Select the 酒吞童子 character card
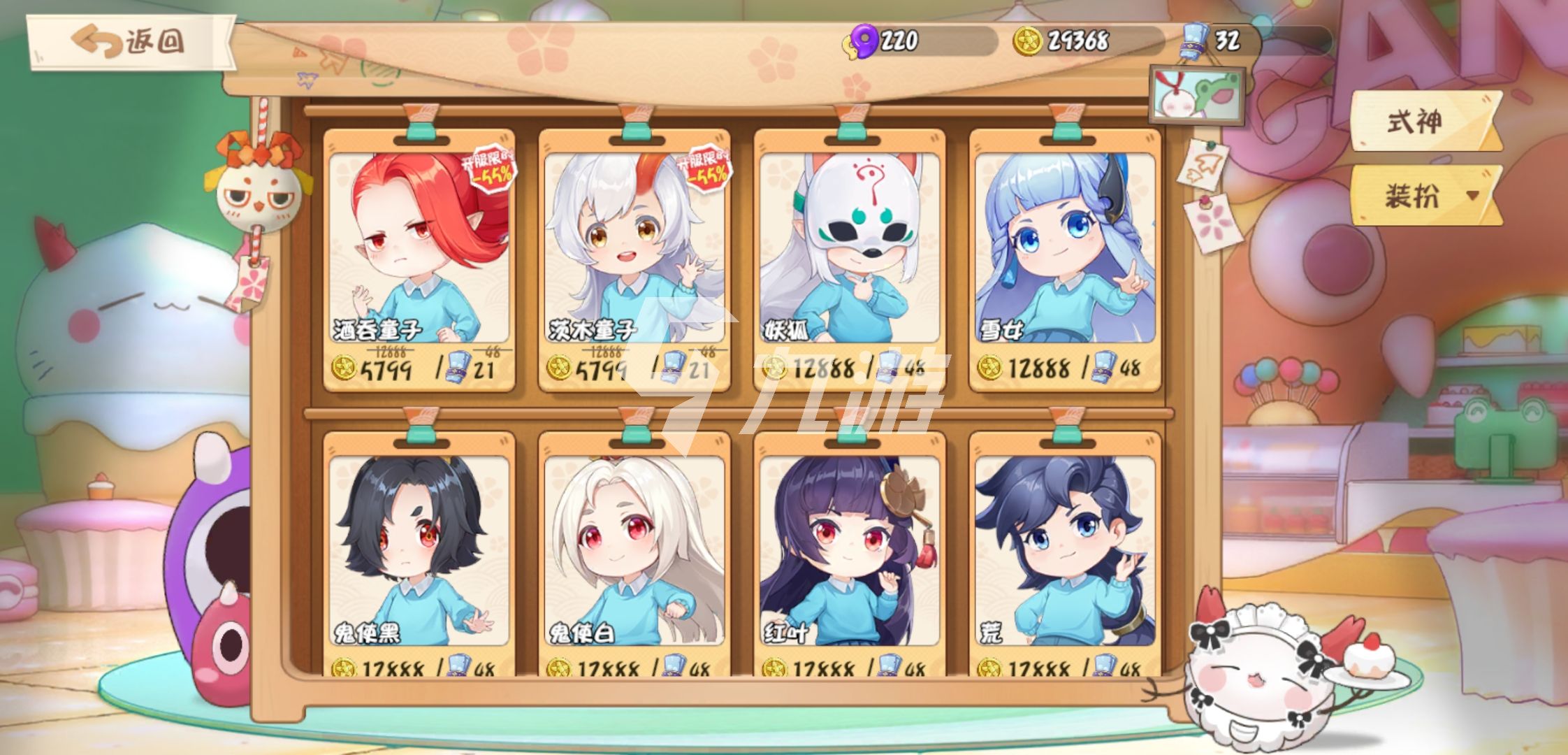1568x755 pixels. 419,259
